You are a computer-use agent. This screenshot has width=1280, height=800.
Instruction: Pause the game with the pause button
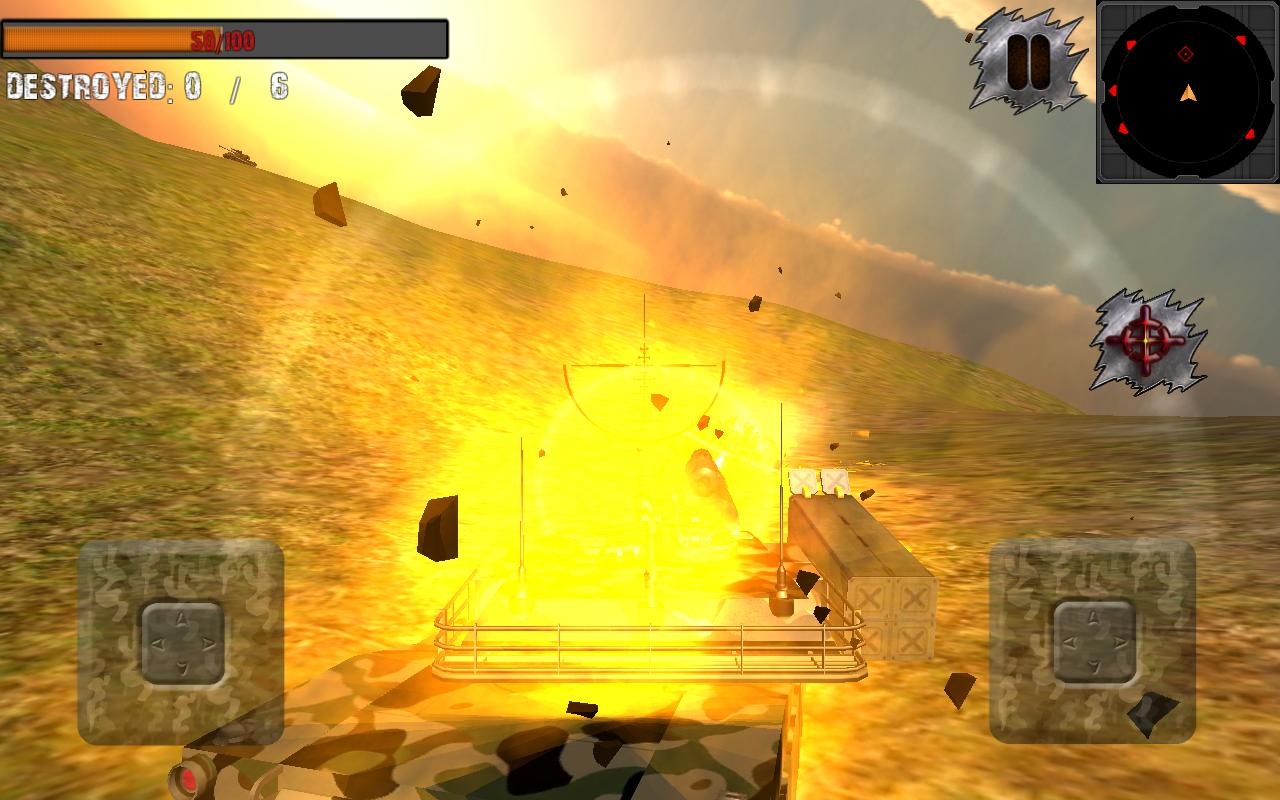(x=1027, y=62)
